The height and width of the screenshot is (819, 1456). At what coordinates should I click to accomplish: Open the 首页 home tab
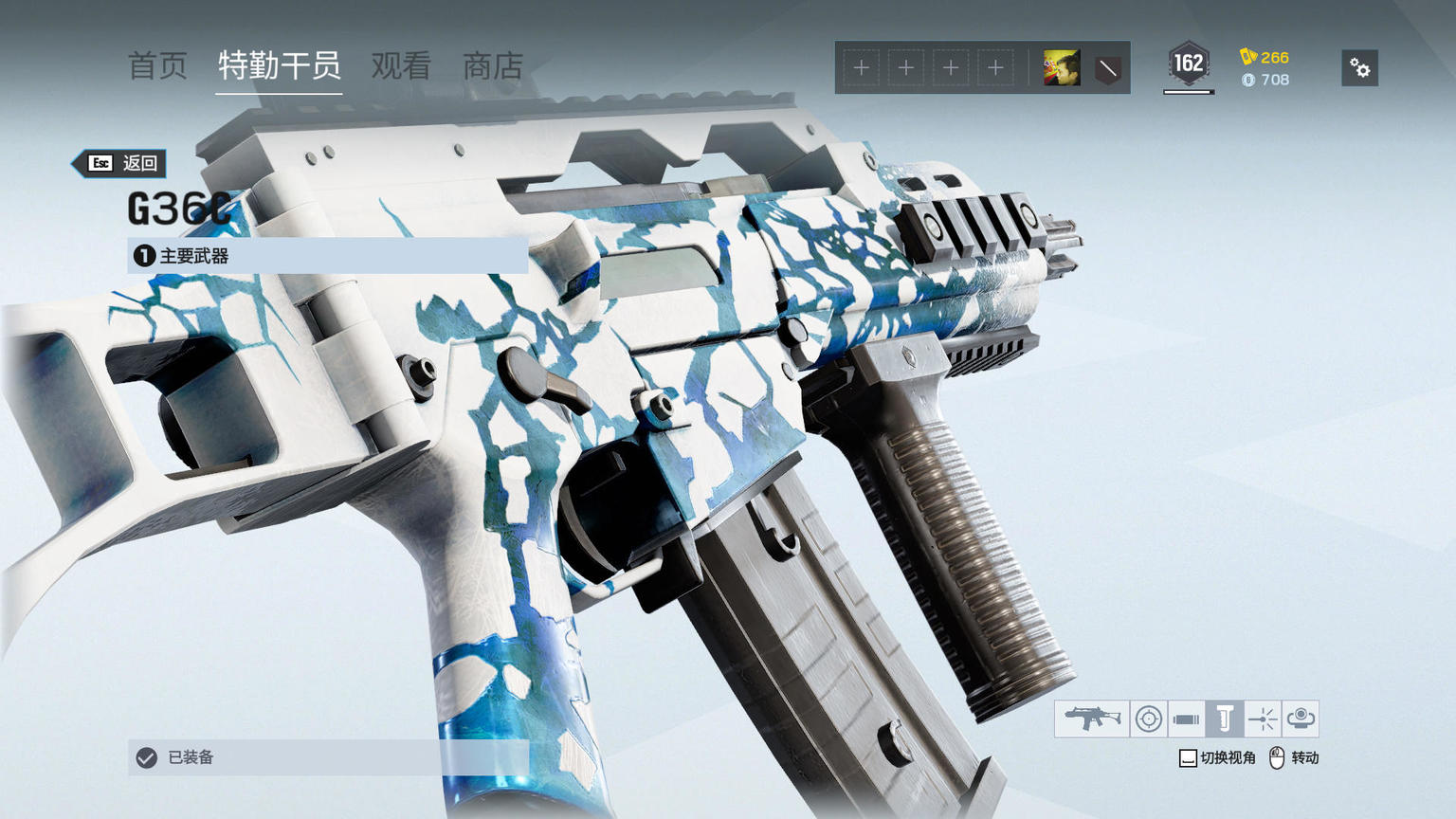[x=157, y=66]
